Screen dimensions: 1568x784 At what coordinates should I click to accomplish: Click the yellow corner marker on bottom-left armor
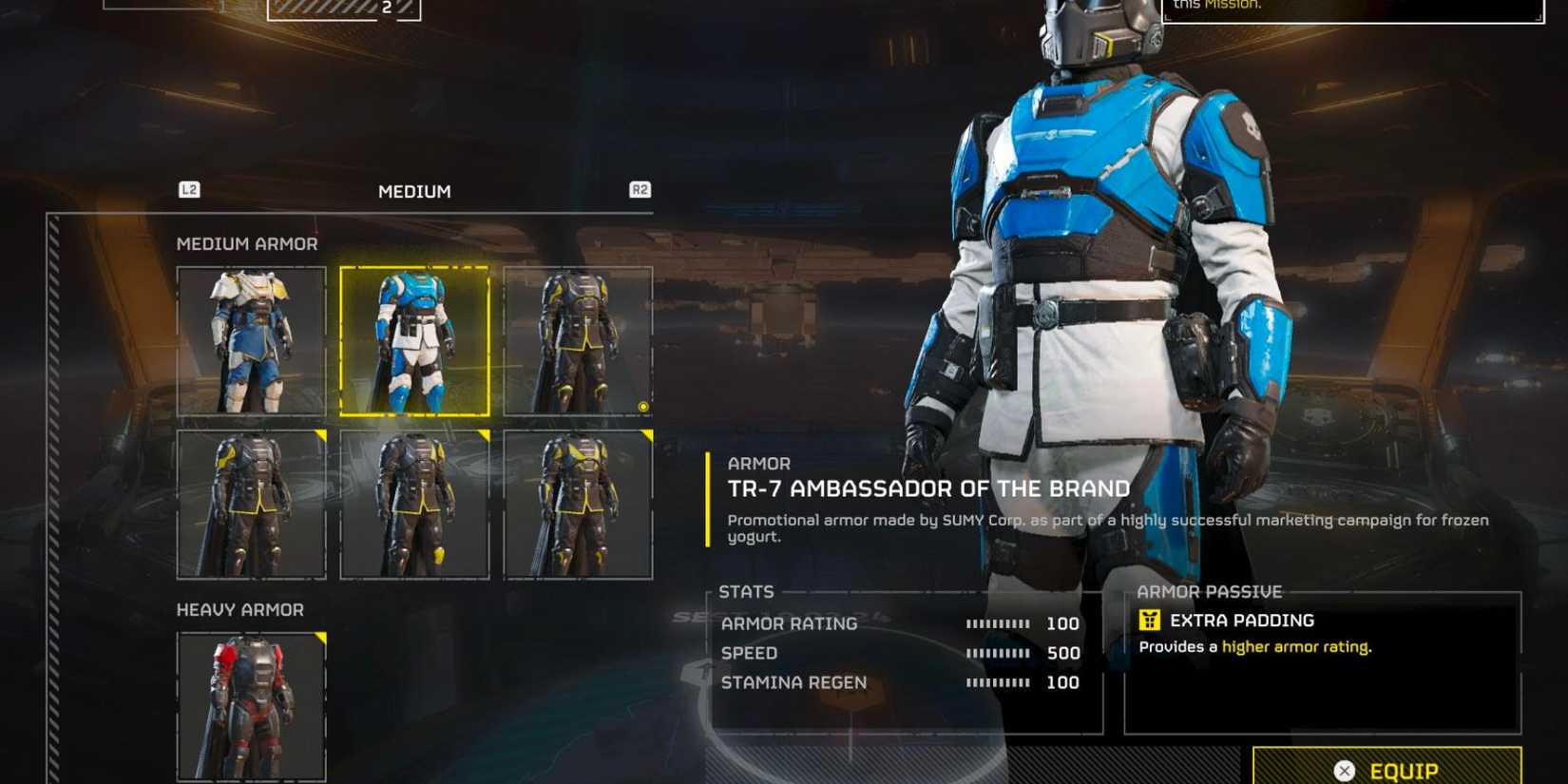point(321,433)
